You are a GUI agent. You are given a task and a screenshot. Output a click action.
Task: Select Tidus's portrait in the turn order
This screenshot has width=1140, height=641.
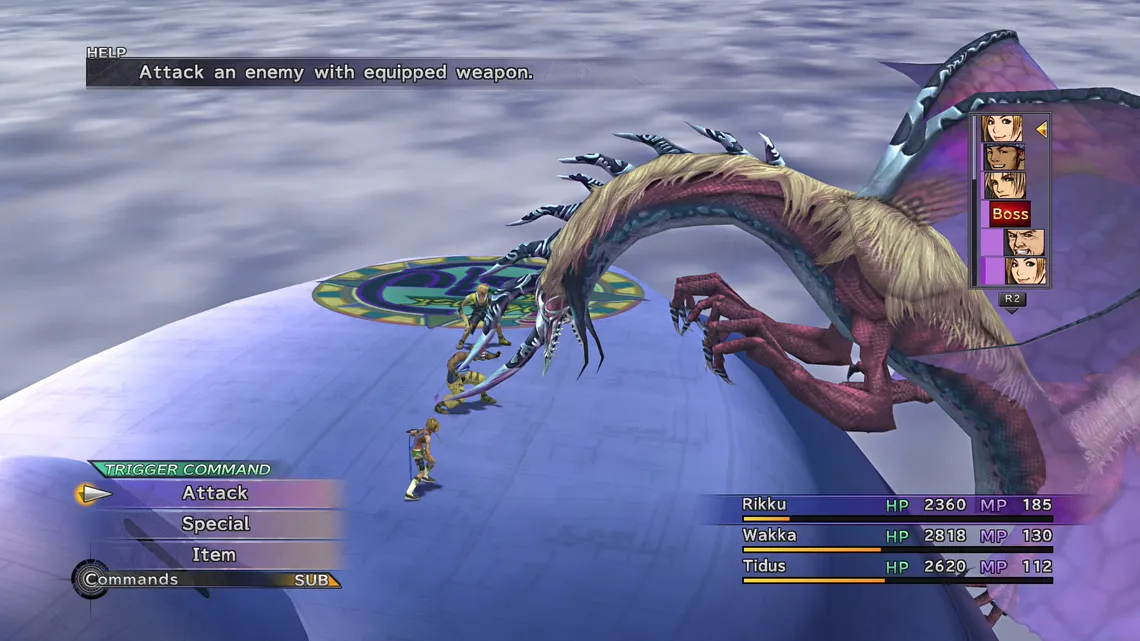pyautogui.click(x=1003, y=185)
